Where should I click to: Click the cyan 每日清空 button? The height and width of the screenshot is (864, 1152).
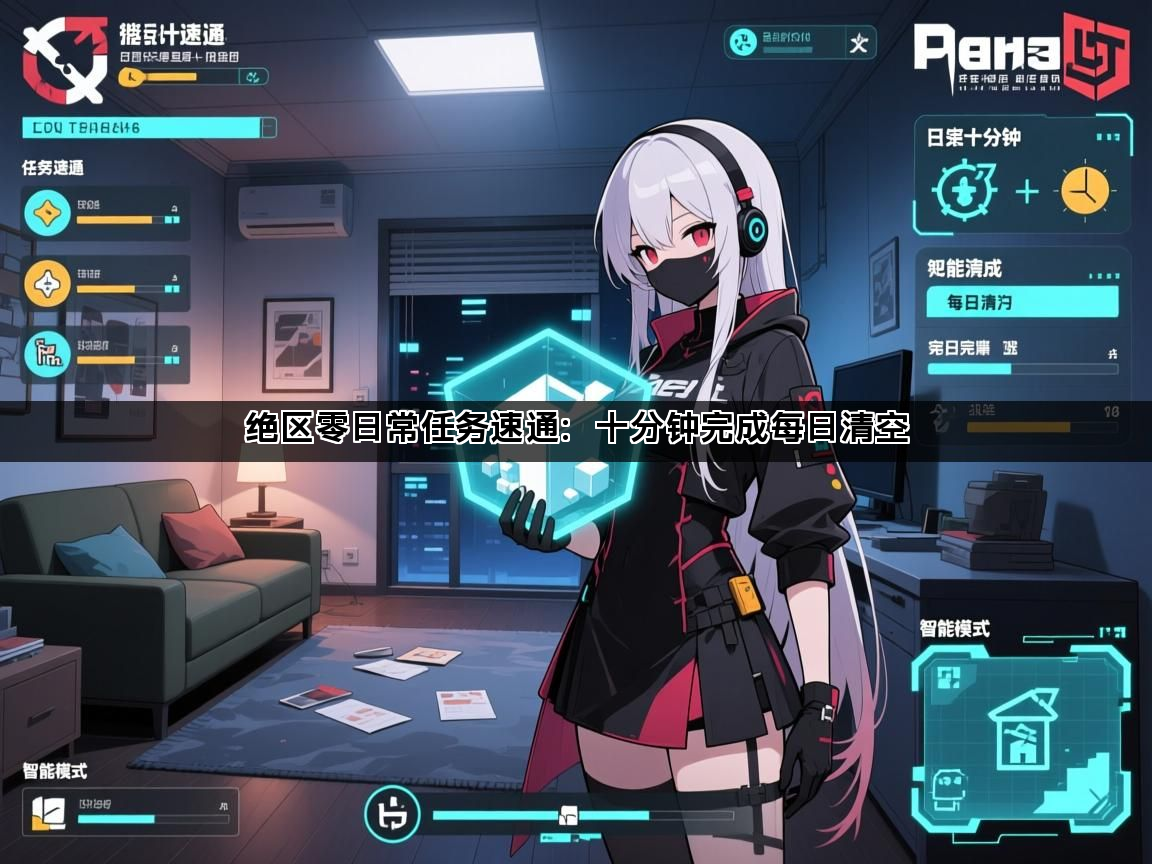(1022, 300)
